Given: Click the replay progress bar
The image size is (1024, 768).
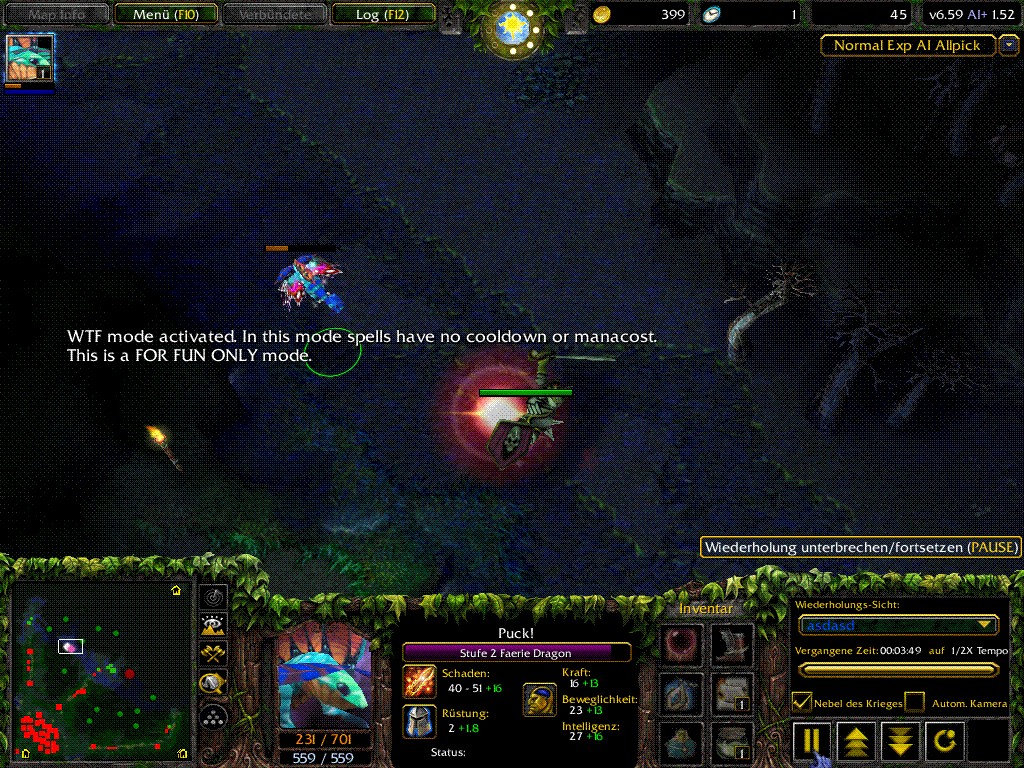Looking at the screenshot, I should tap(897, 670).
